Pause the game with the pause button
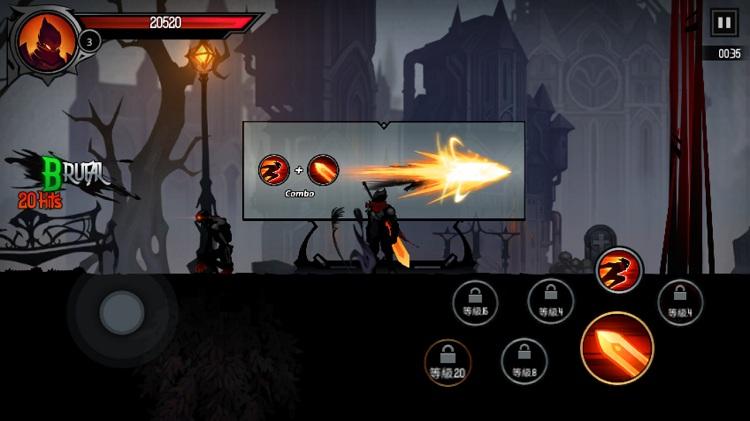The image size is (750, 421). [722, 22]
